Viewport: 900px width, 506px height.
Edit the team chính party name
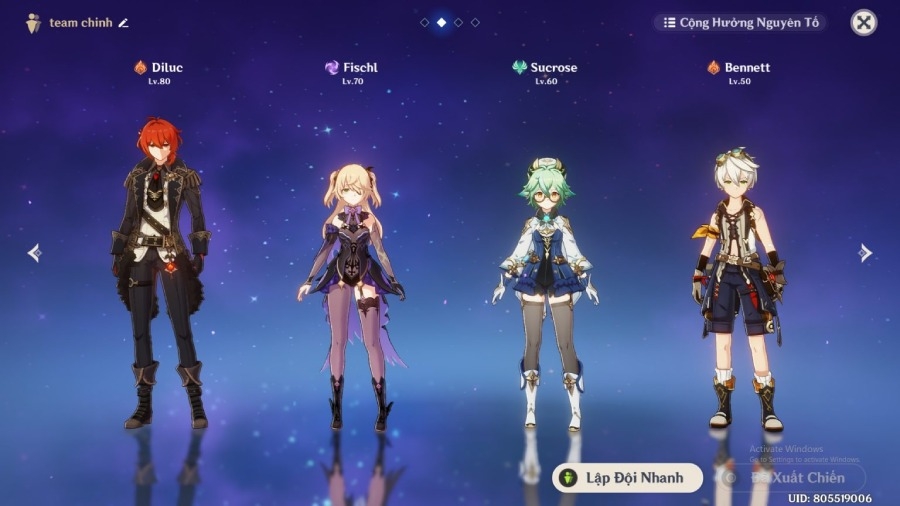coord(124,23)
